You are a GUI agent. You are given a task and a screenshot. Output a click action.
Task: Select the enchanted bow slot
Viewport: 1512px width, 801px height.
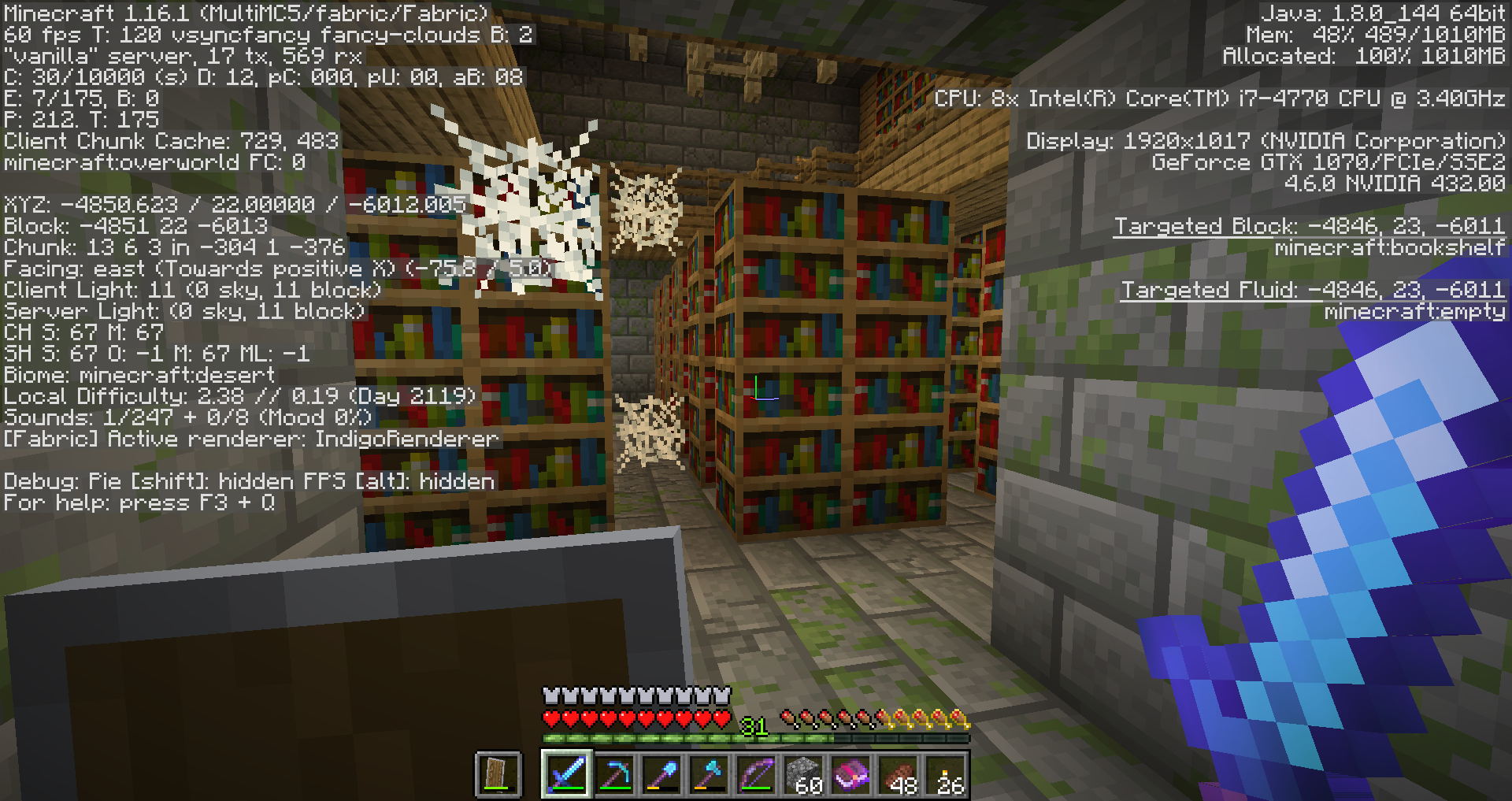click(756, 773)
